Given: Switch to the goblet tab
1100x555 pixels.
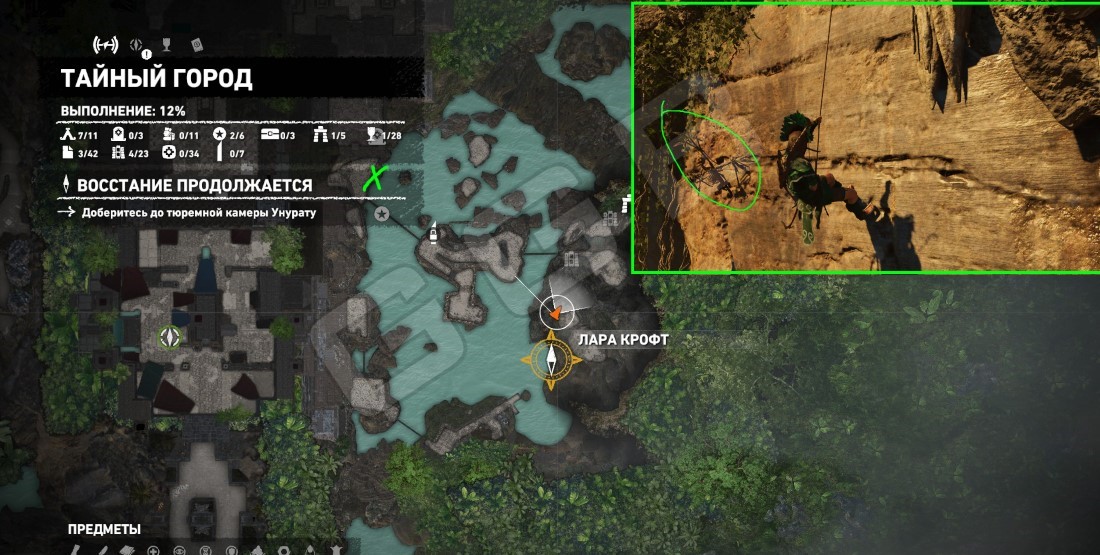Looking at the screenshot, I should [x=167, y=44].
